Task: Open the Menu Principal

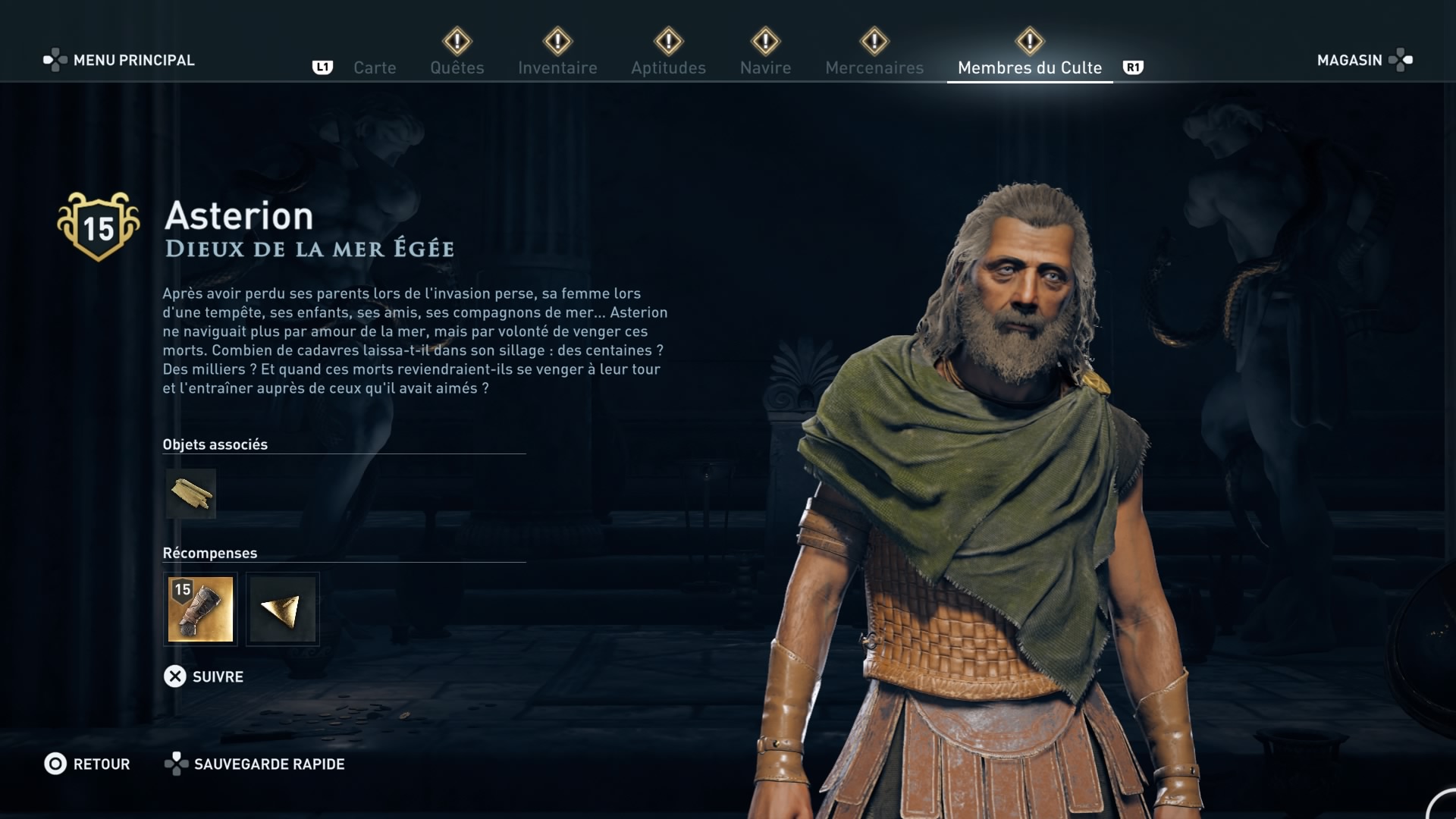Action: (119, 60)
